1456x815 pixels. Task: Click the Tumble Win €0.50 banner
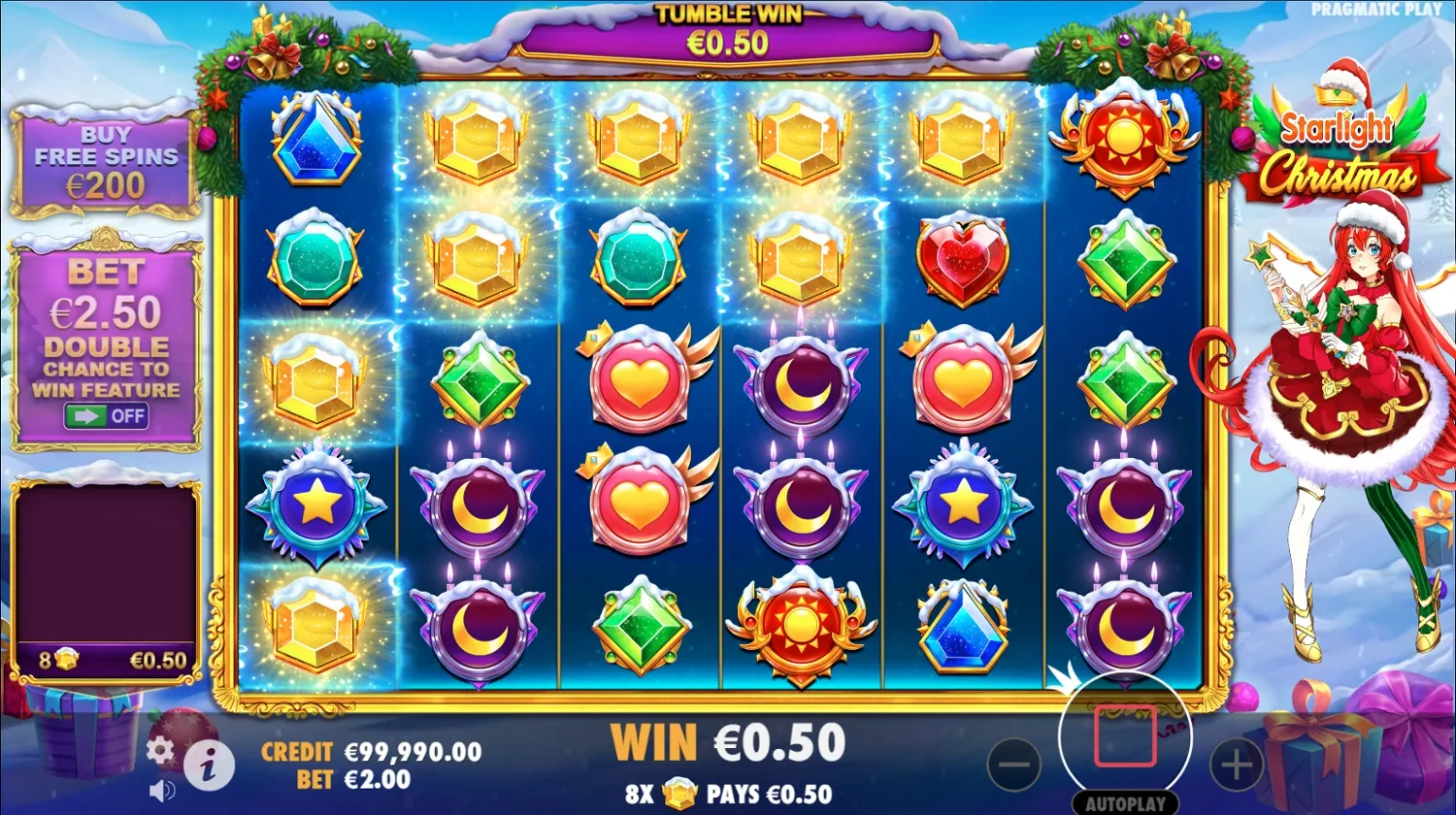click(726, 29)
